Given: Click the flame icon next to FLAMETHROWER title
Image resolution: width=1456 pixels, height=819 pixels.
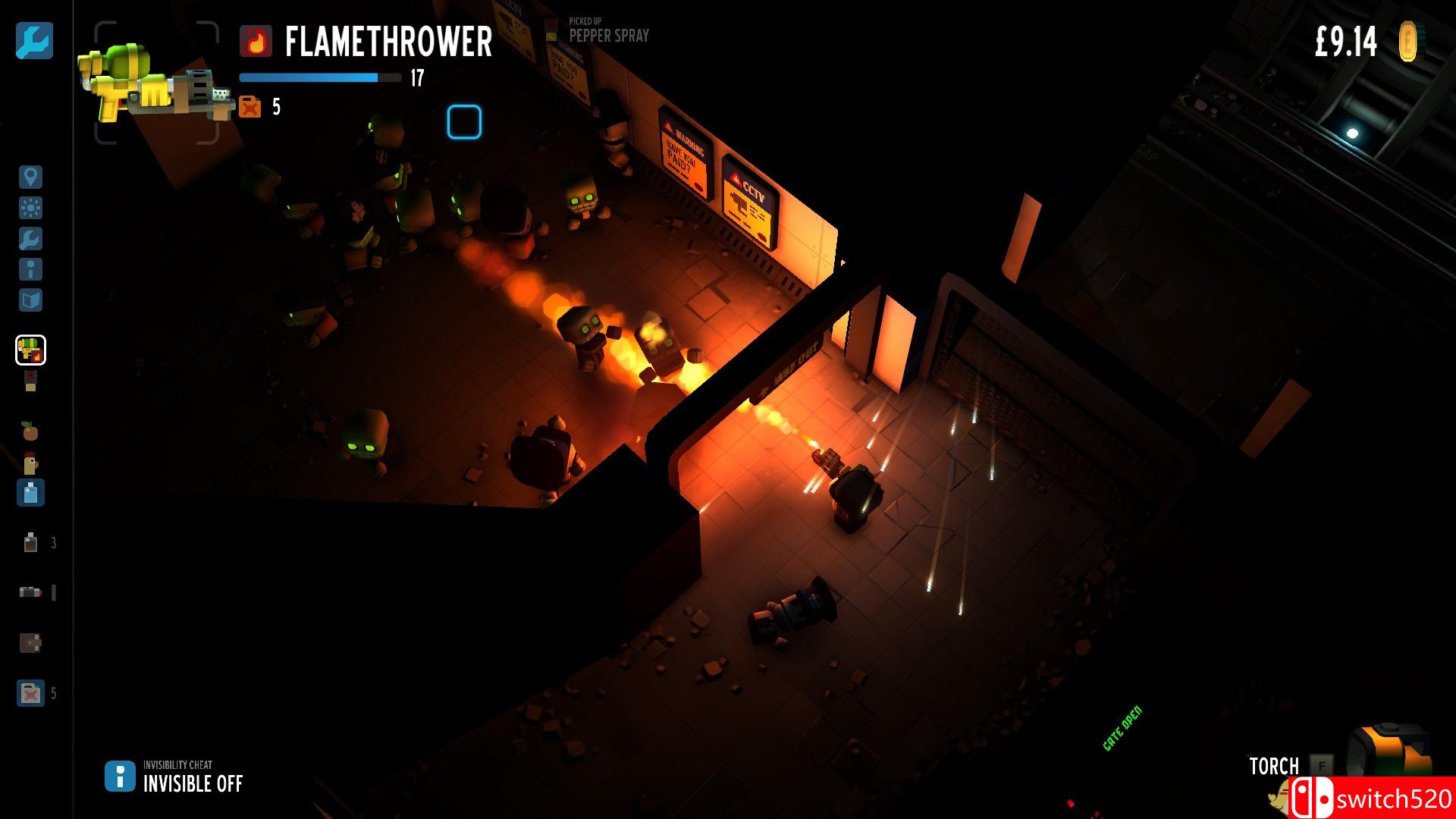Looking at the screenshot, I should 256,43.
